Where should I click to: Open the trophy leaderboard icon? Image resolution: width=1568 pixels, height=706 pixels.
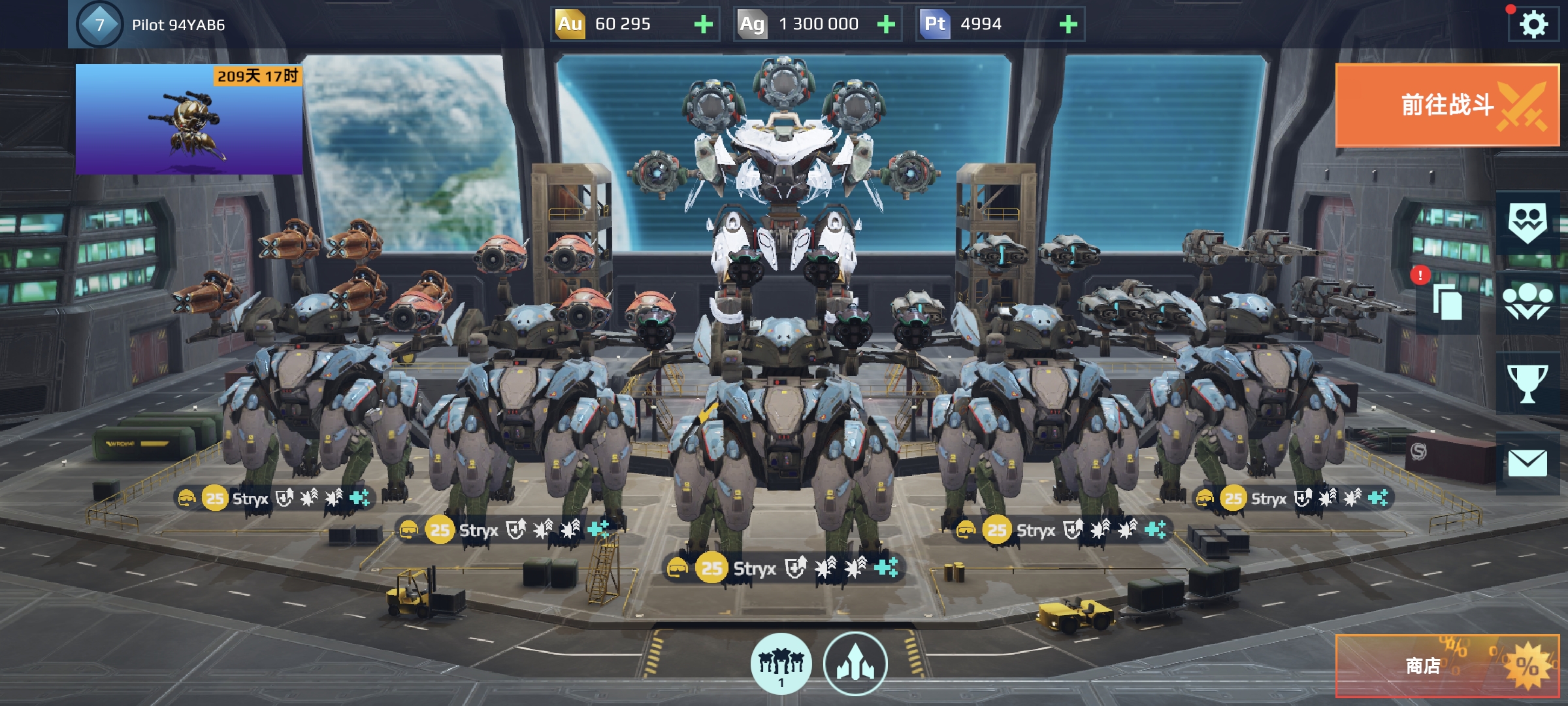pos(1527,384)
